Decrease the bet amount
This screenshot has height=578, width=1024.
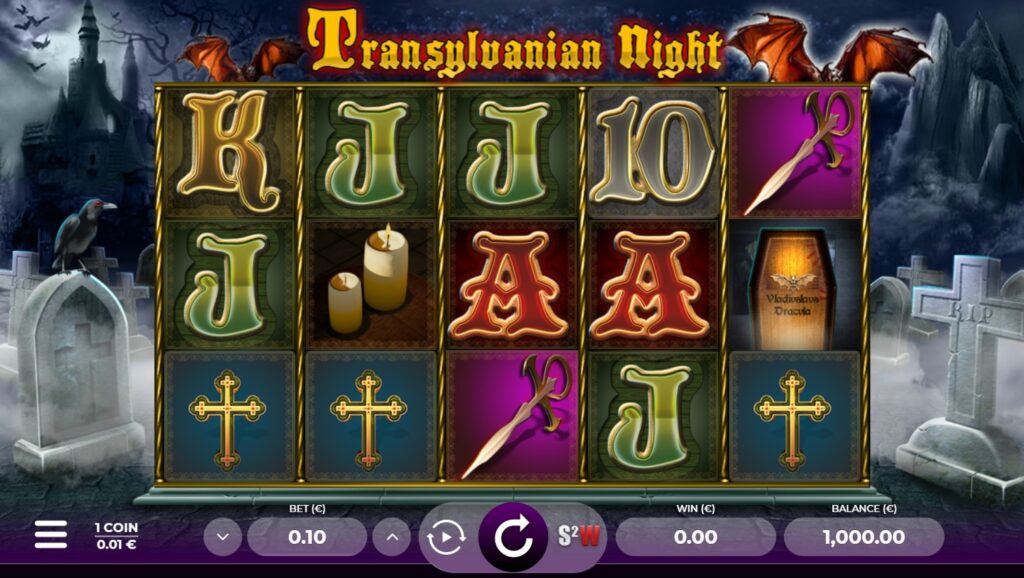(x=222, y=537)
